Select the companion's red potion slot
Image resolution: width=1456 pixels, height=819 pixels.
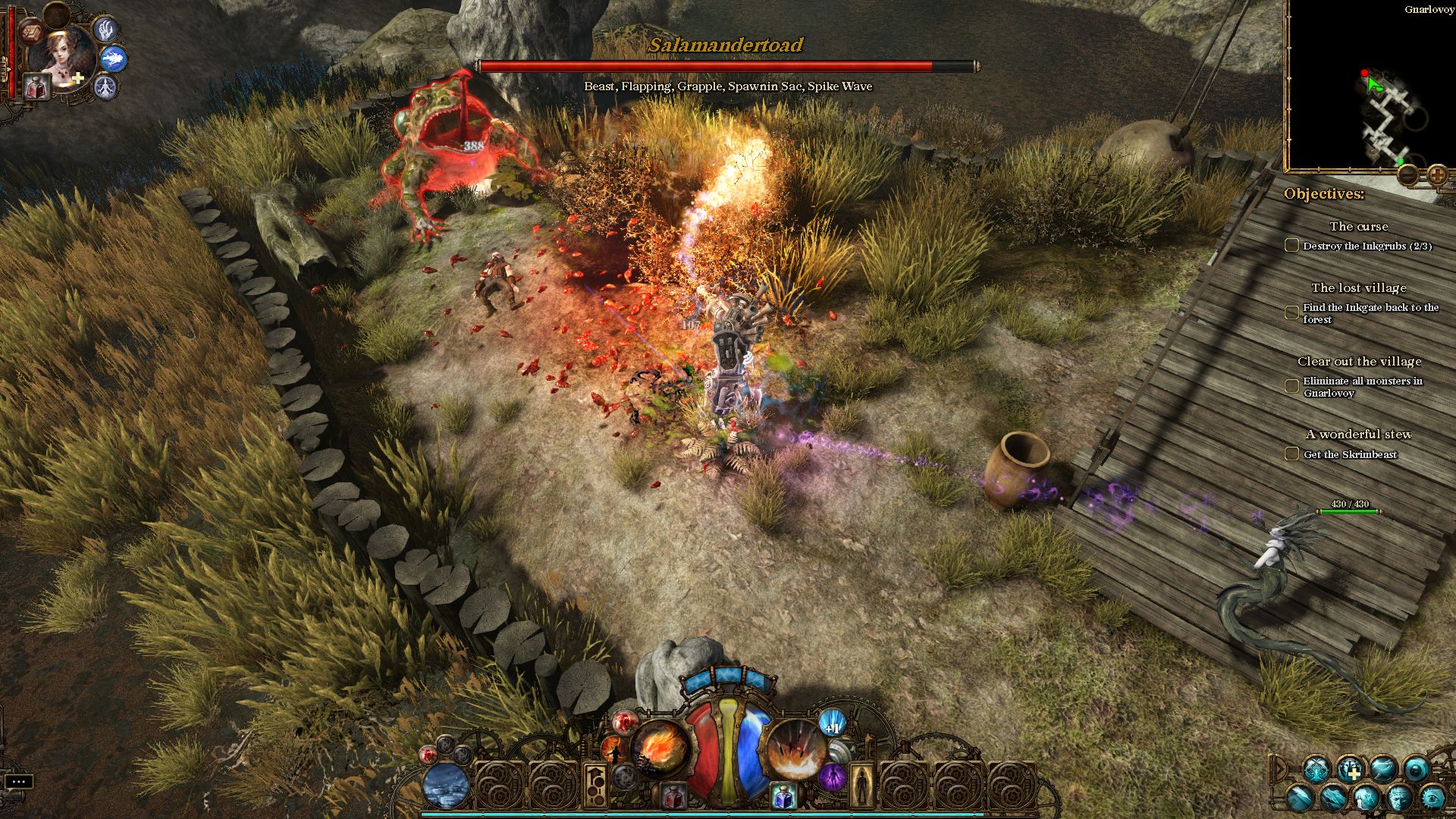pyautogui.click(x=36, y=87)
